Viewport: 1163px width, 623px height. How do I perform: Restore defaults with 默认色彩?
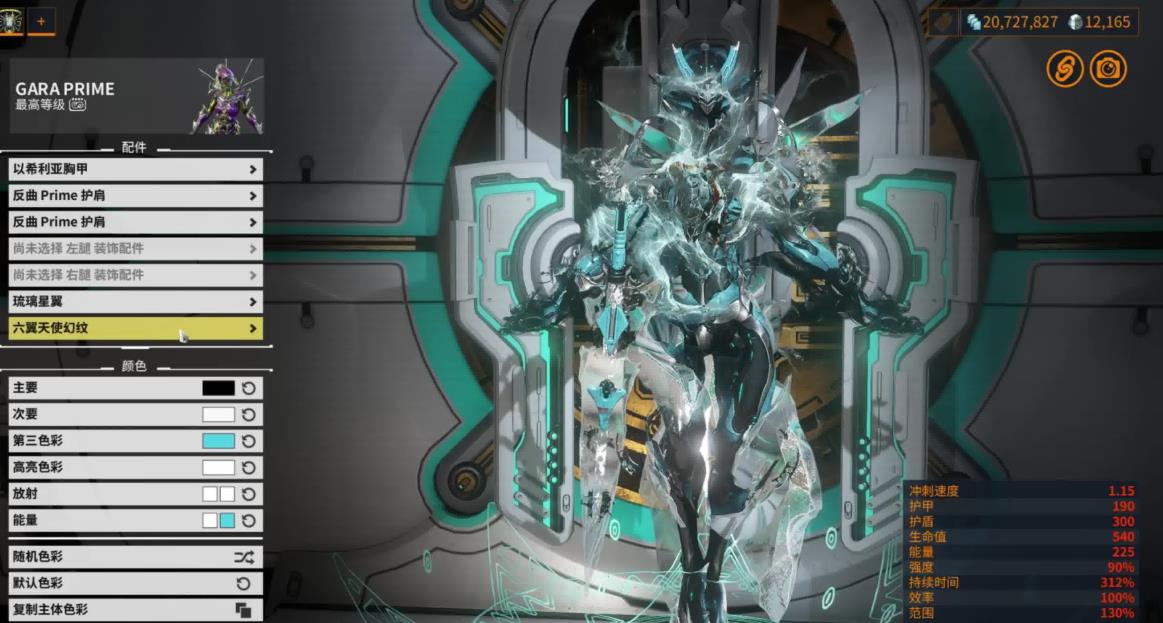[135, 583]
